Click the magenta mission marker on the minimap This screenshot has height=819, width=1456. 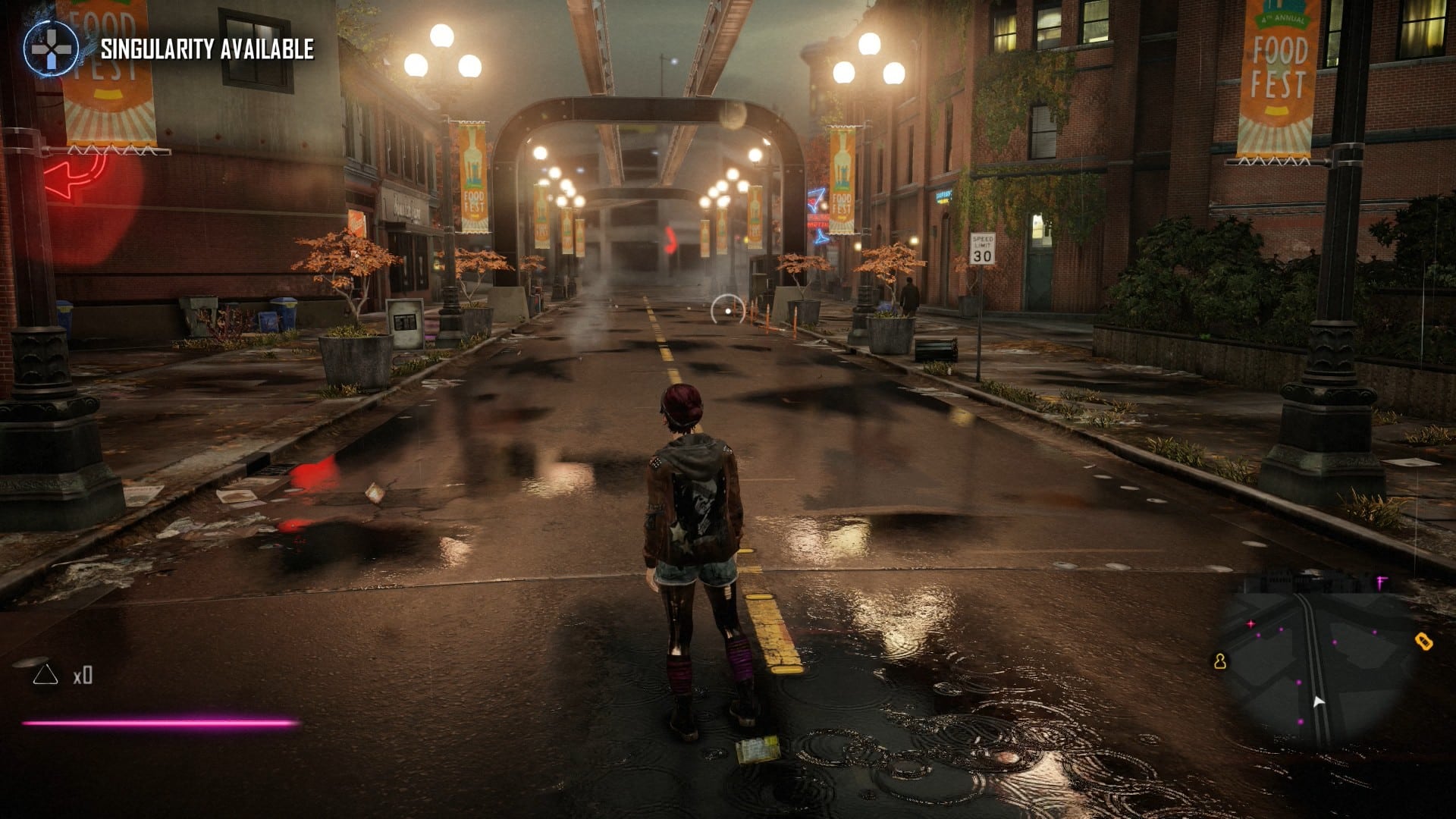[1380, 582]
